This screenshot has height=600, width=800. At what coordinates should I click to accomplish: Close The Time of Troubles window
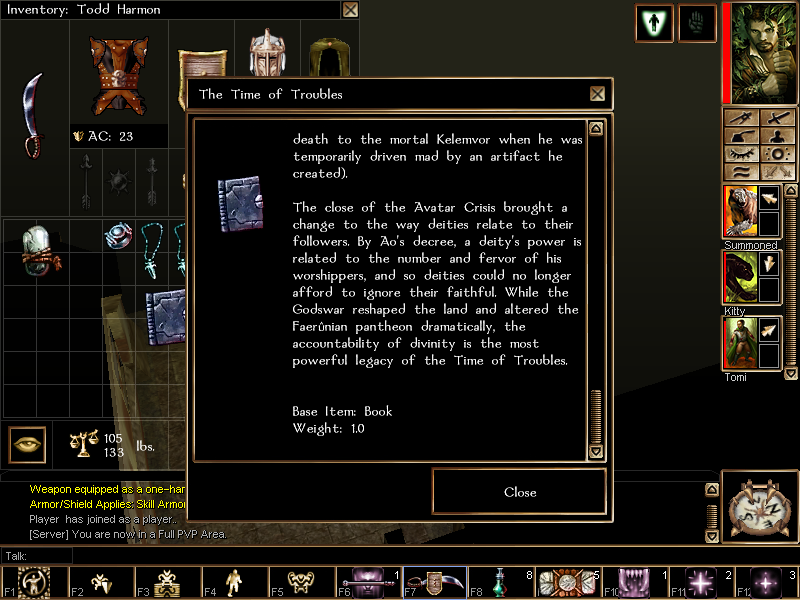pyautogui.click(x=597, y=94)
